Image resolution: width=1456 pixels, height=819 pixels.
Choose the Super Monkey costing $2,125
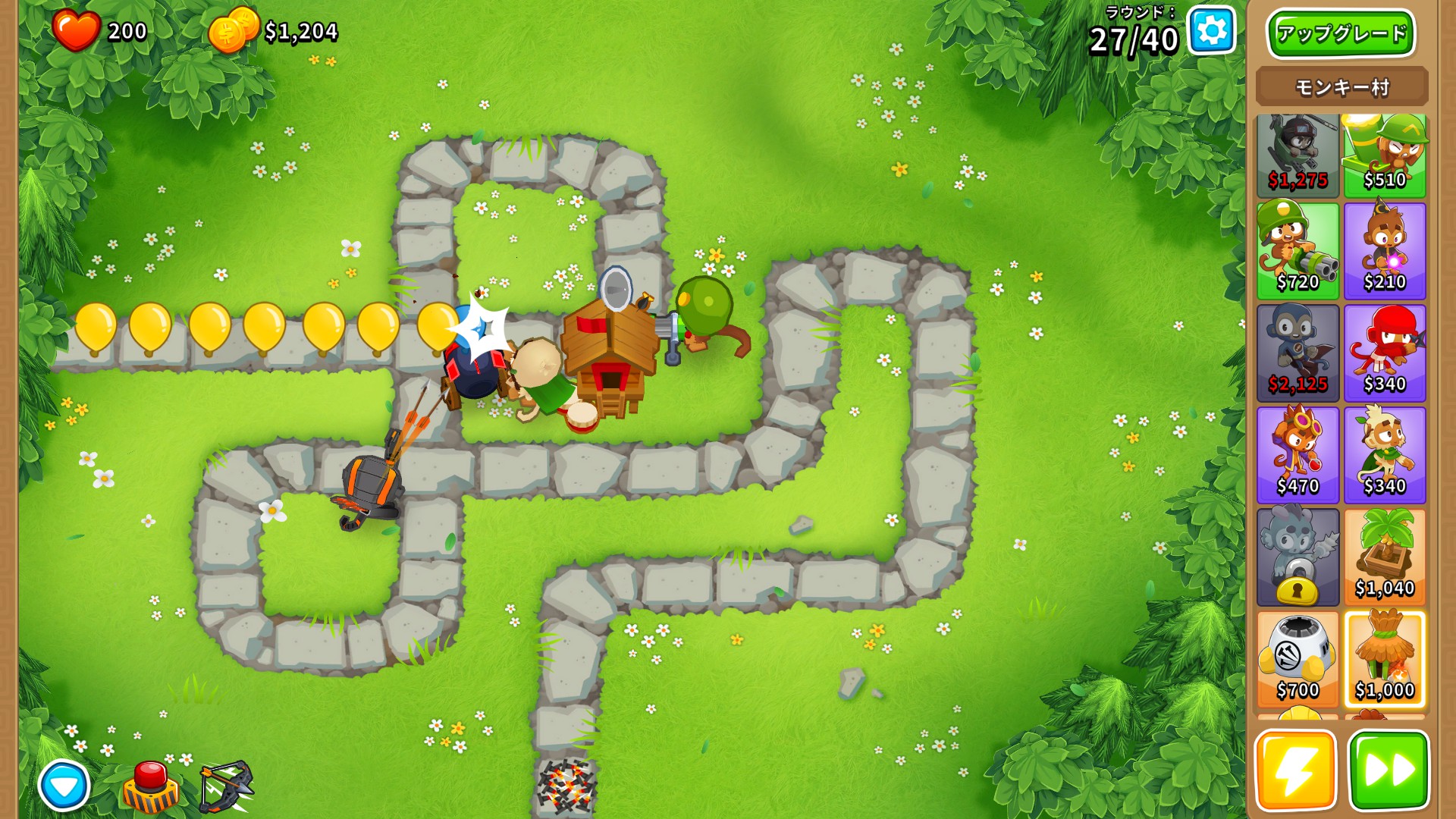1298,353
